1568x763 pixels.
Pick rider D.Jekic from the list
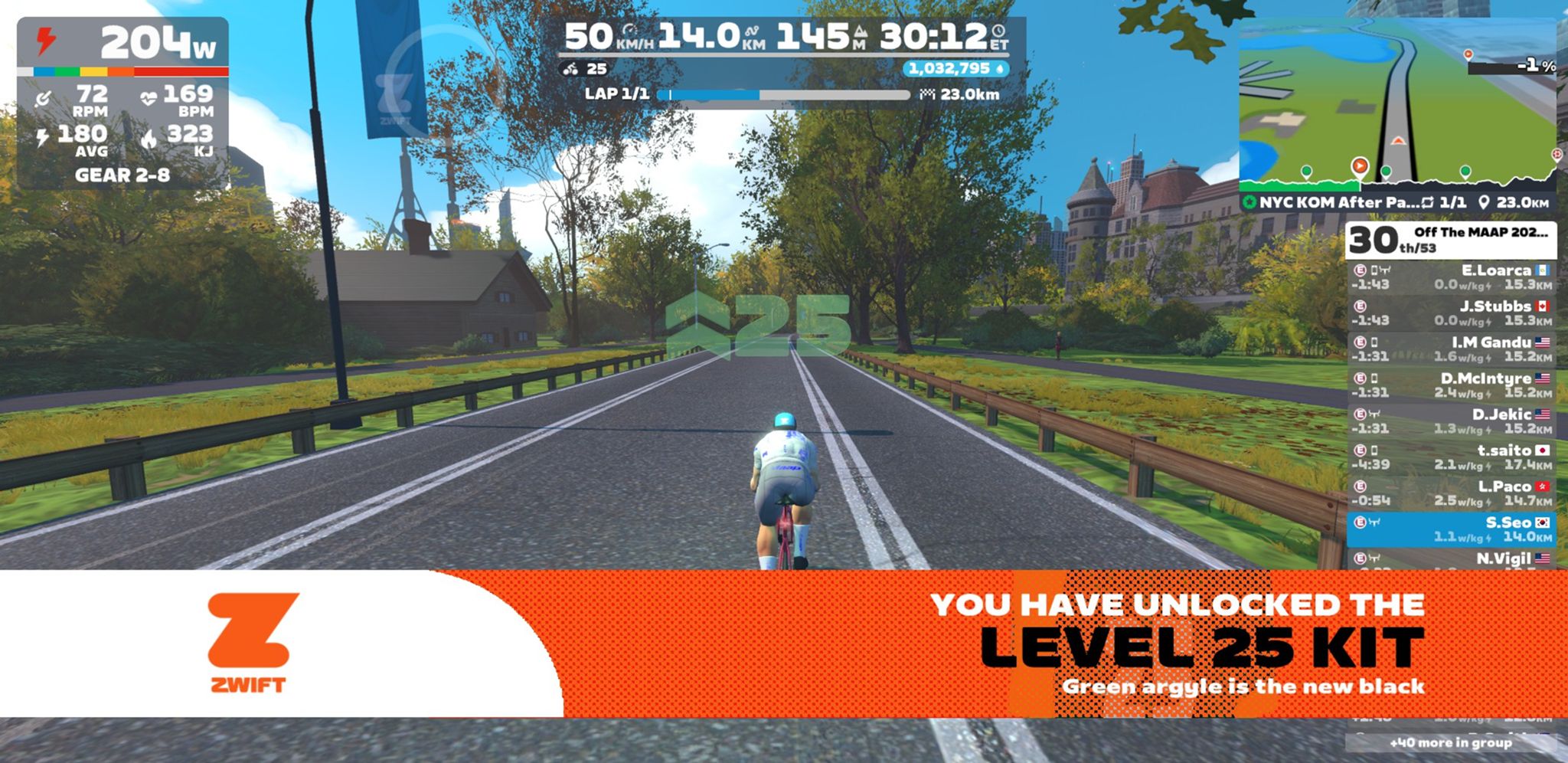1451,421
